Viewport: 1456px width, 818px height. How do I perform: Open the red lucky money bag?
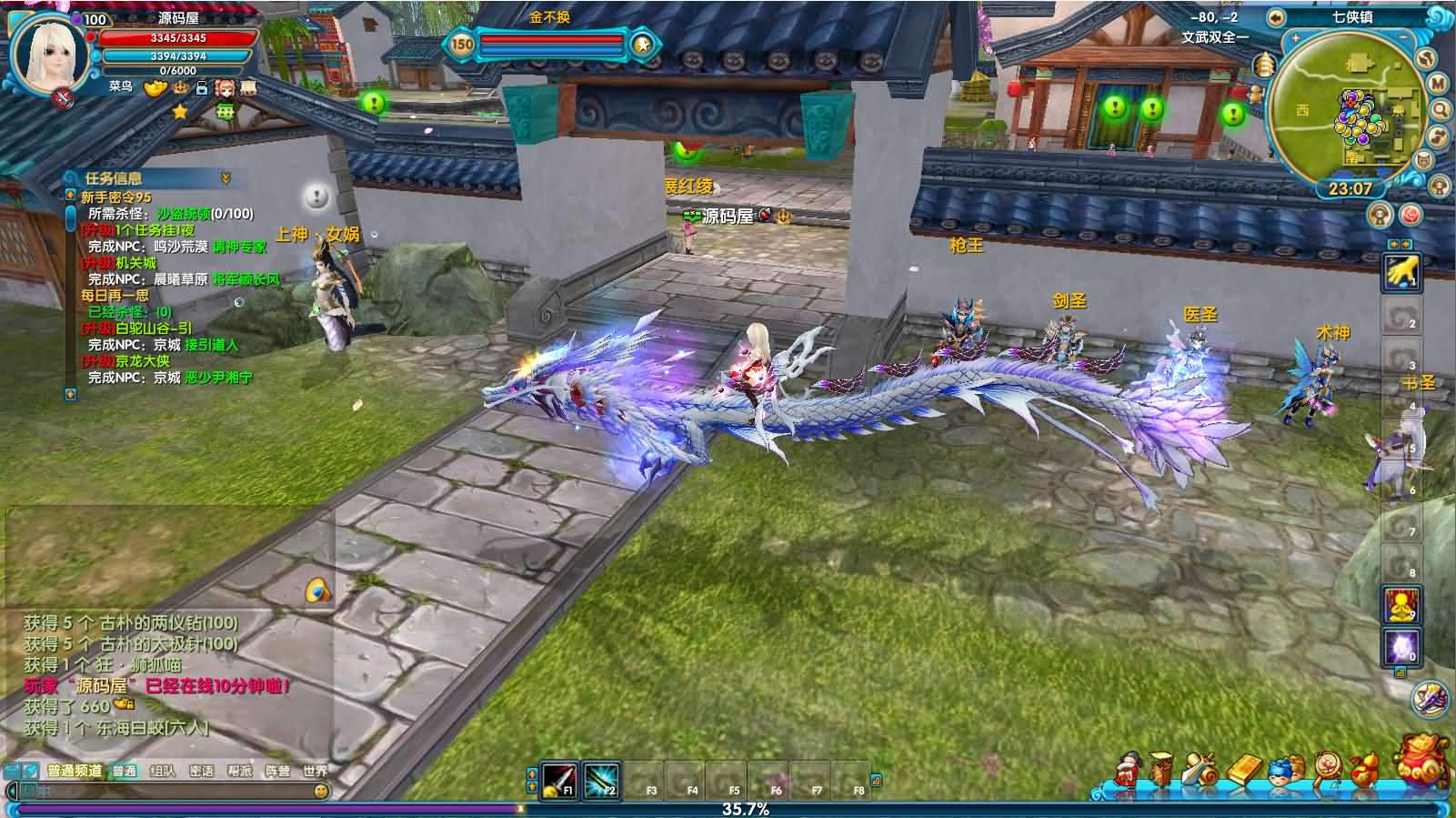click(x=1423, y=760)
